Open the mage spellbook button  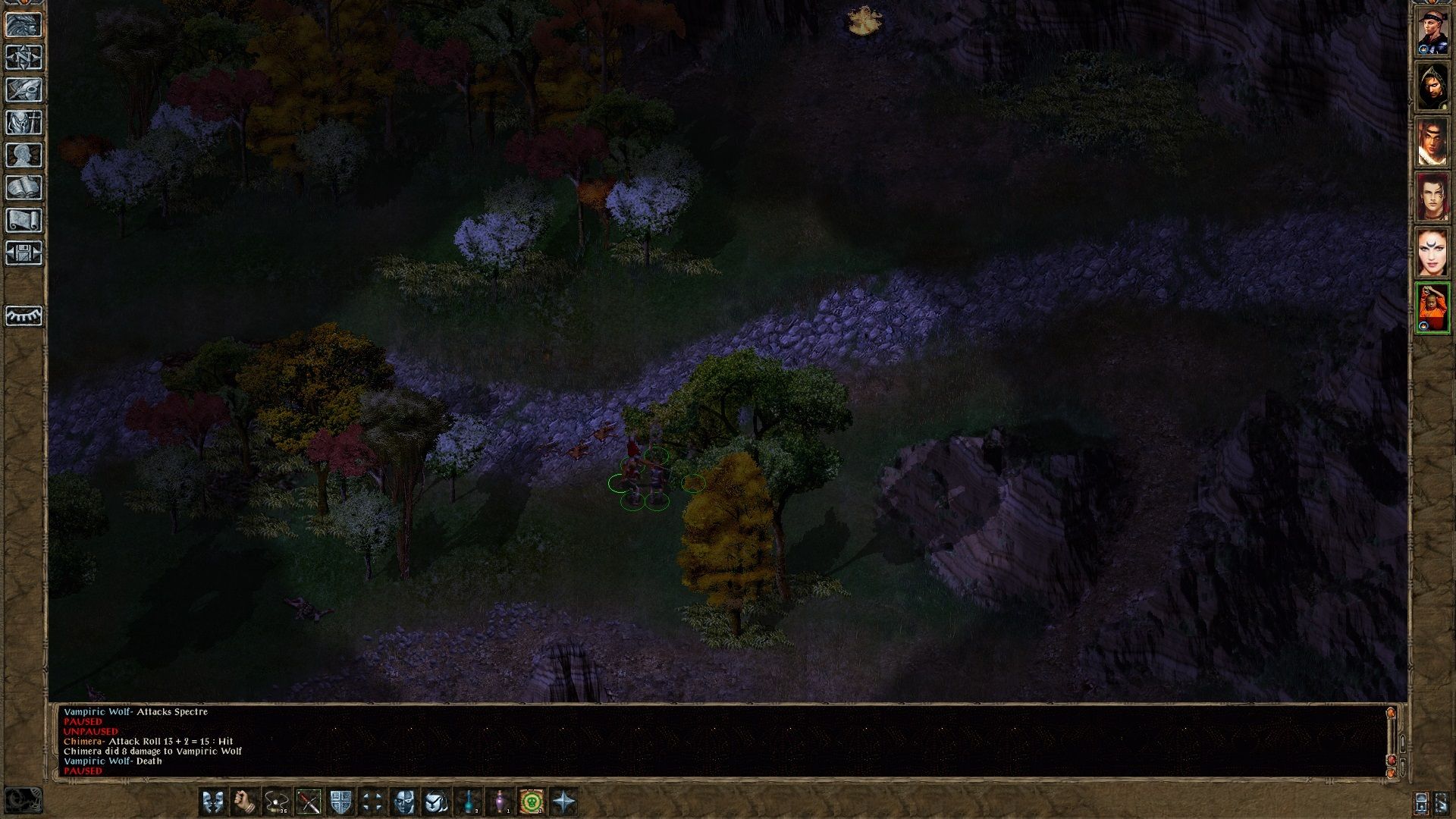(24, 188)
